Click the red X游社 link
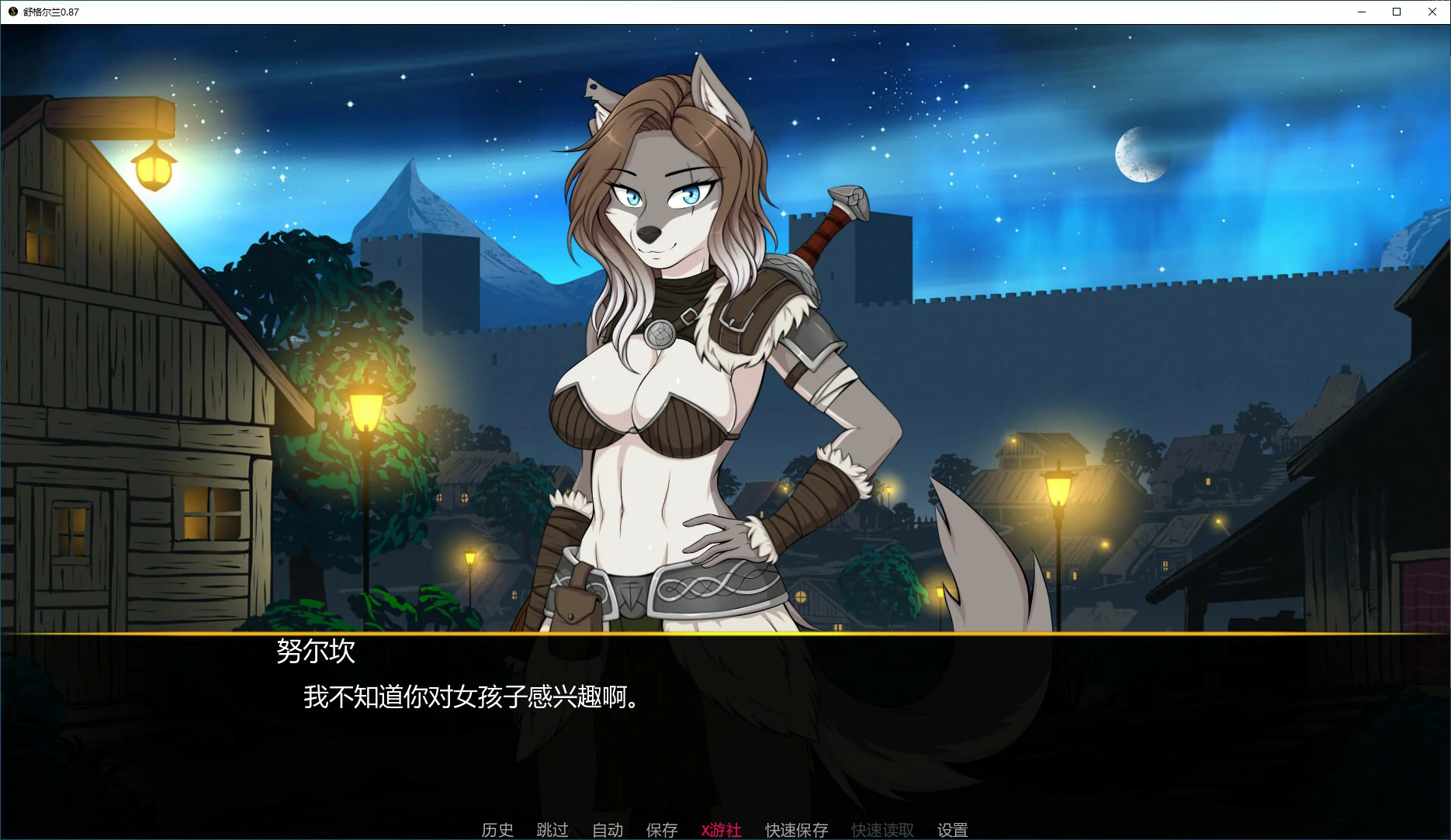 721,830
